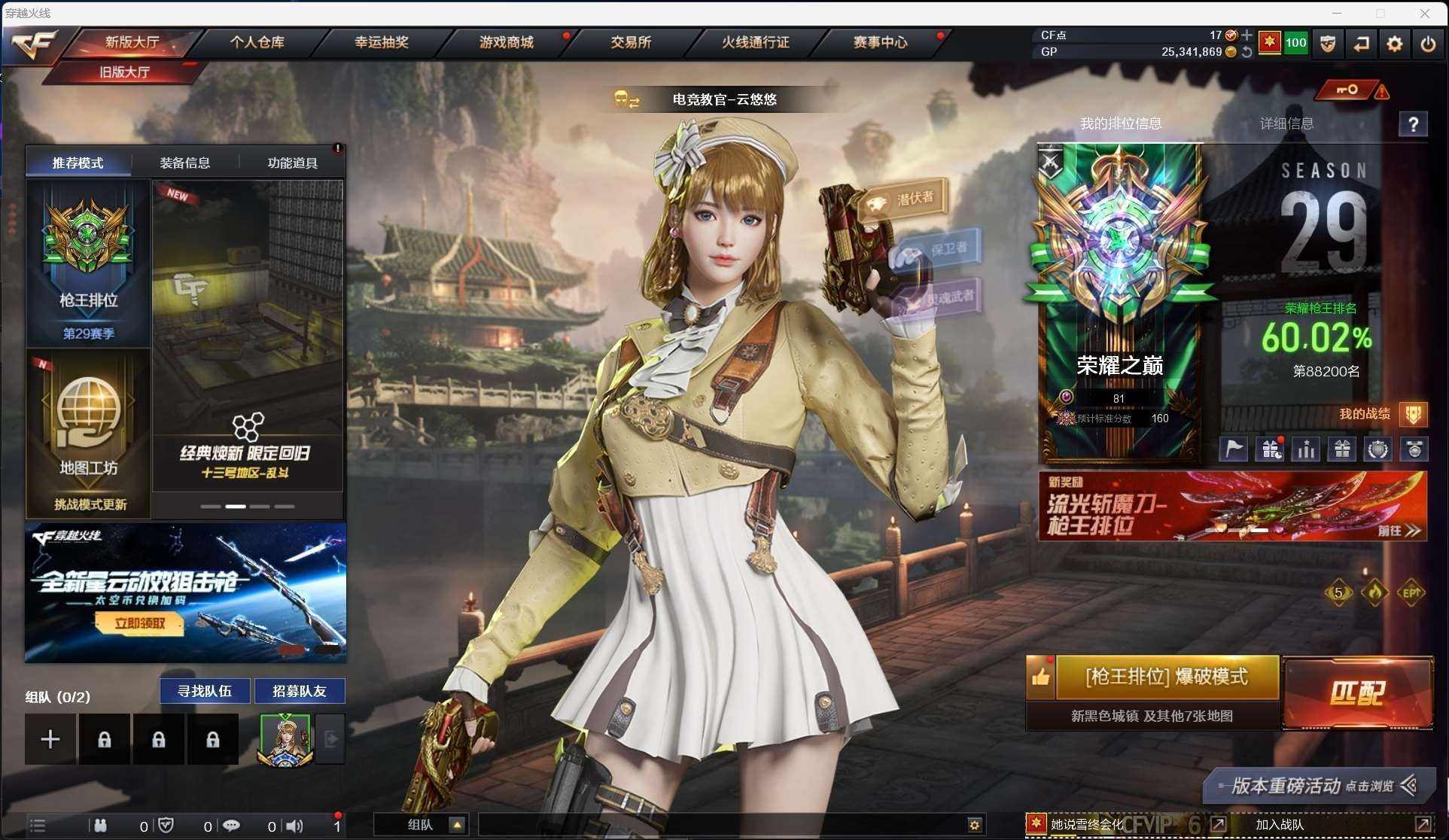This screenshot has width=1449, height=840.
Task: Go to 幸运抽奖 lucky draw
Action: point(382,42)
